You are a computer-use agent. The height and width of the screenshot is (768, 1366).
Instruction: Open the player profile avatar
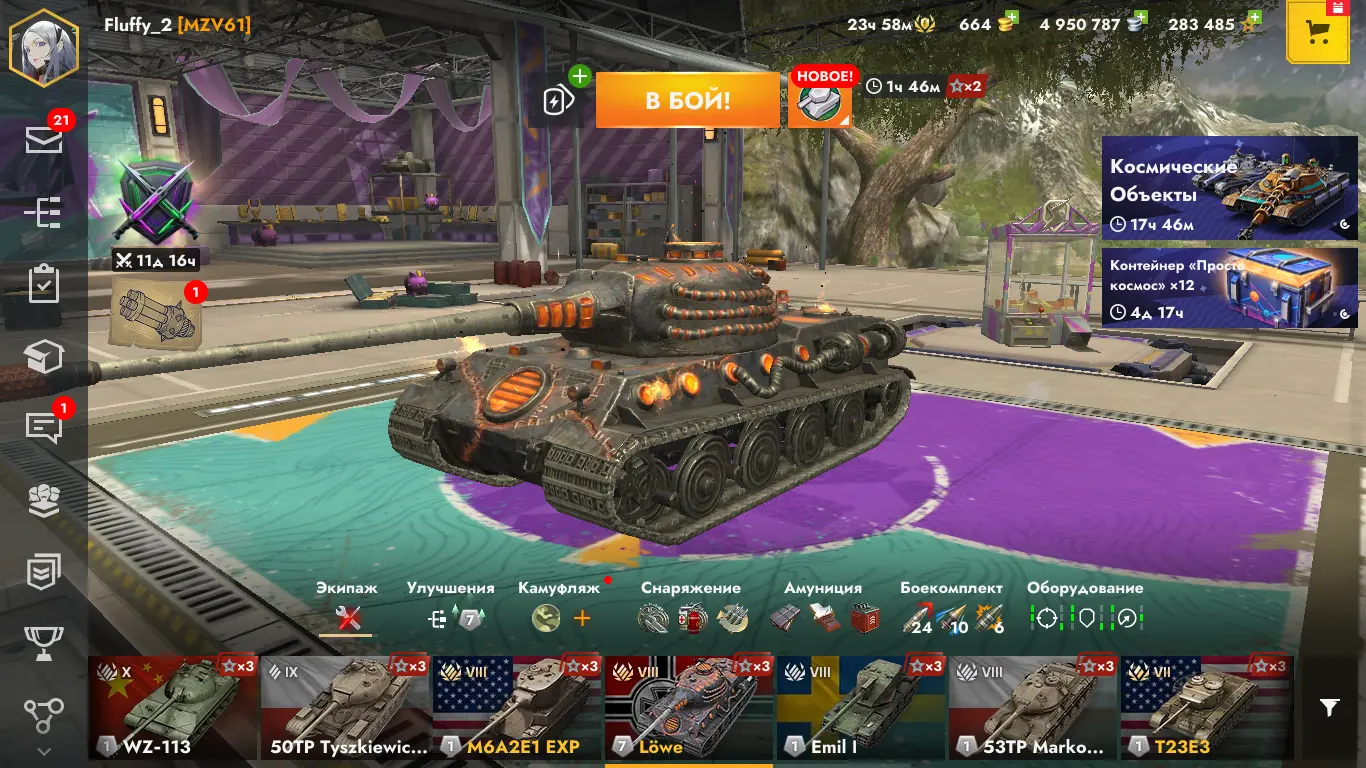click(x=43, y=47)
